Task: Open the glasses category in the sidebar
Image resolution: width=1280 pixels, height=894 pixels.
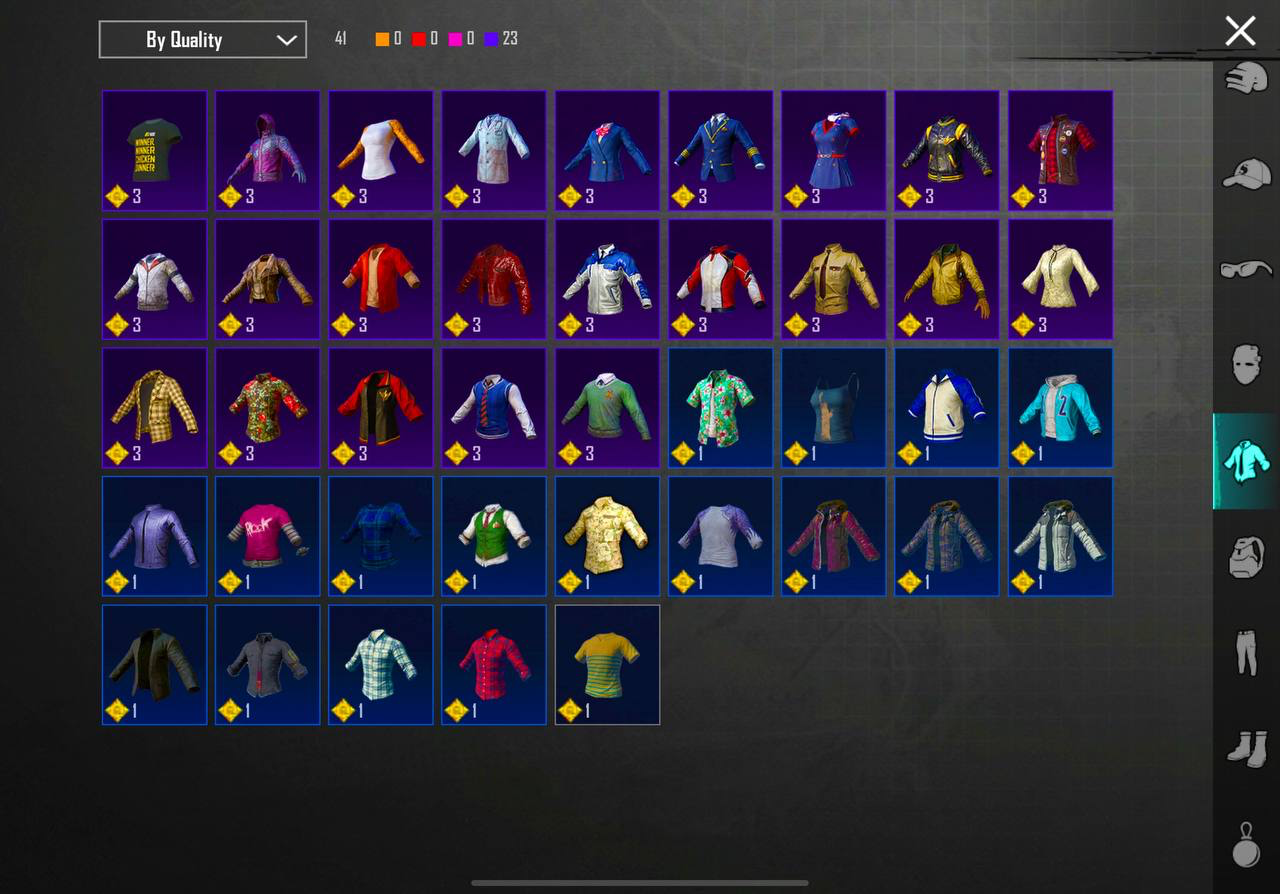Action: pyautogui.click(x=1244, y=268)
